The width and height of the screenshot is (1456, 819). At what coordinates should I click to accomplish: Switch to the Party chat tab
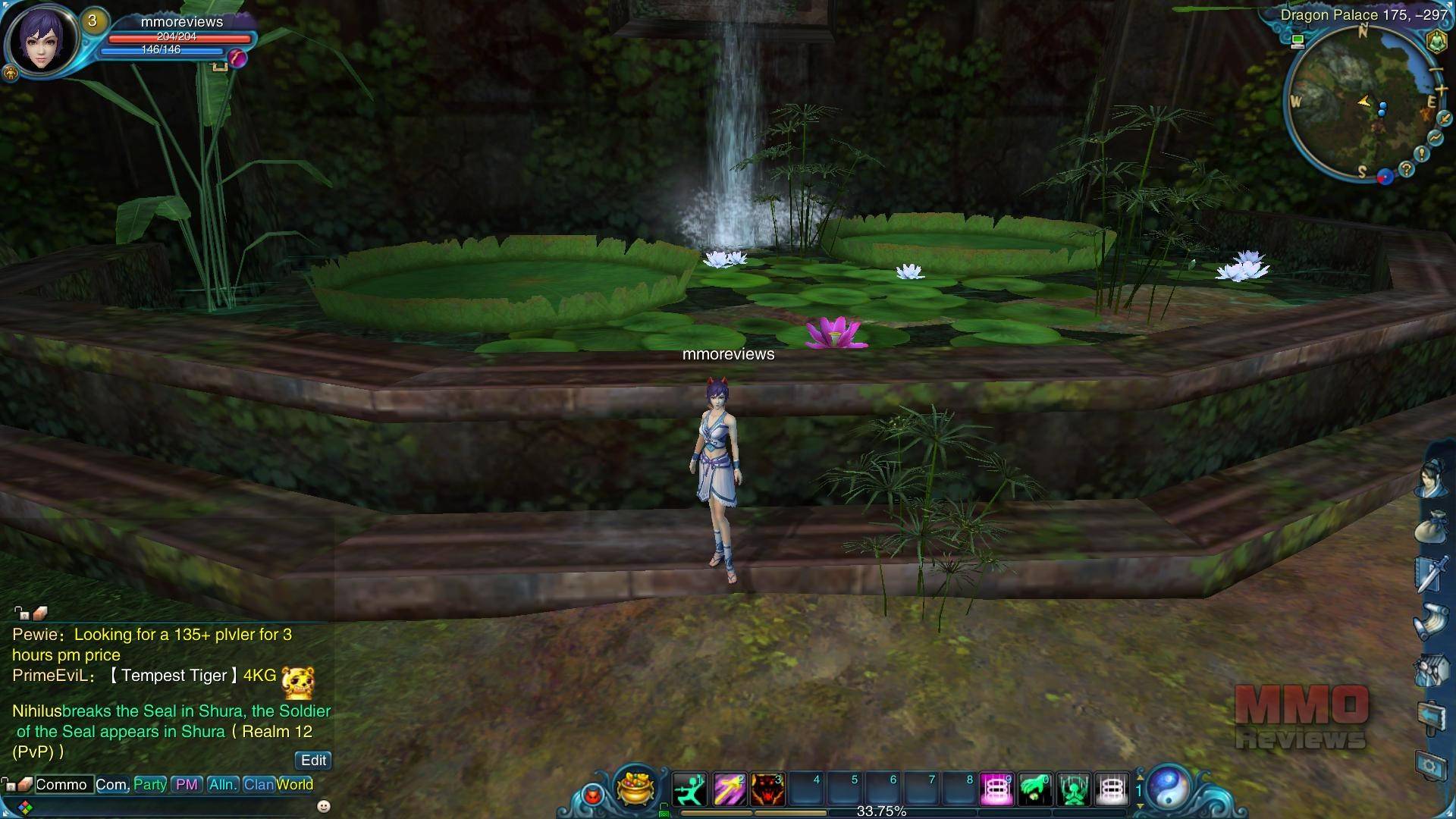point(150,784)
